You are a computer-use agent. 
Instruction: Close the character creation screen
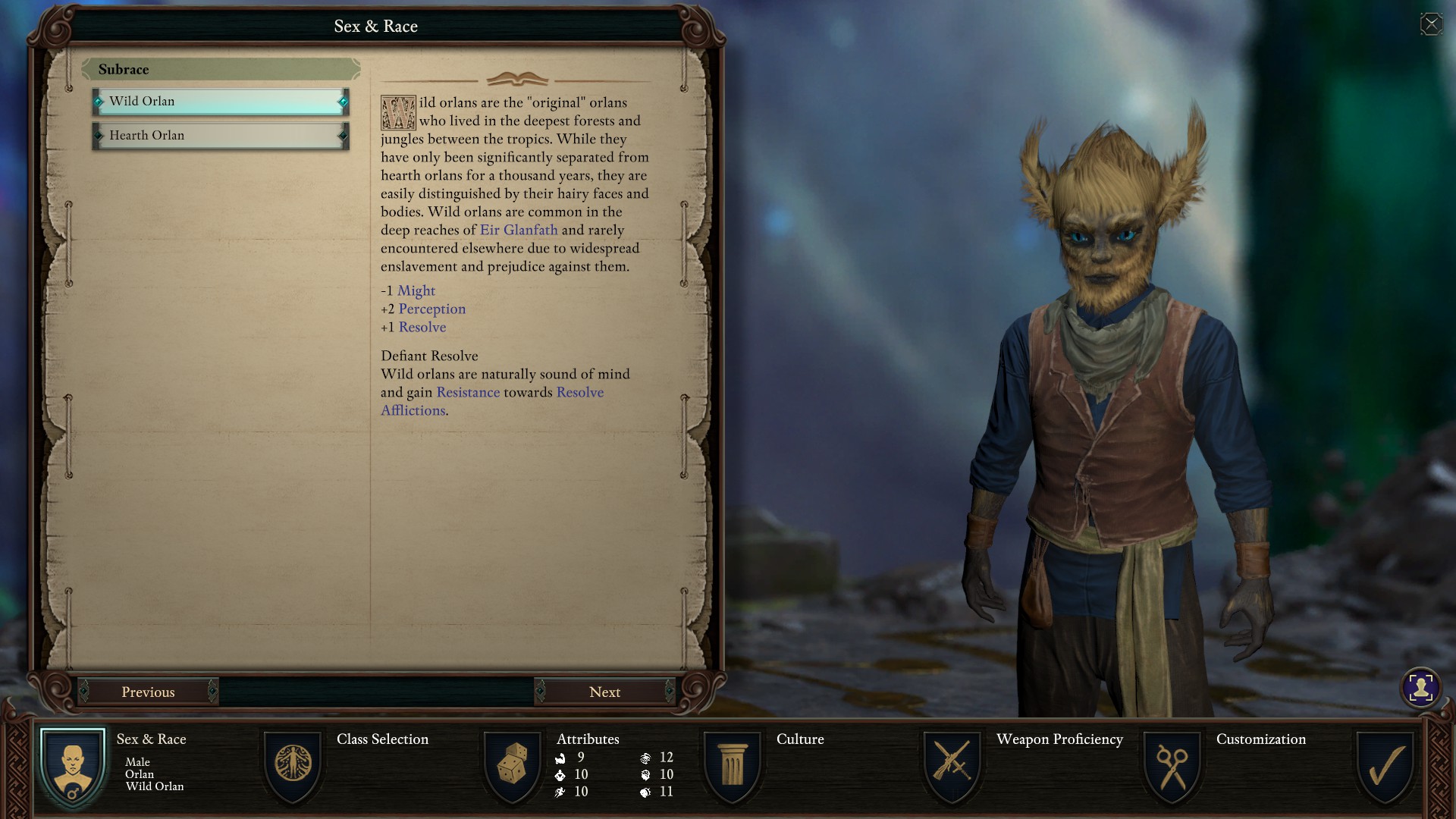1431,24
